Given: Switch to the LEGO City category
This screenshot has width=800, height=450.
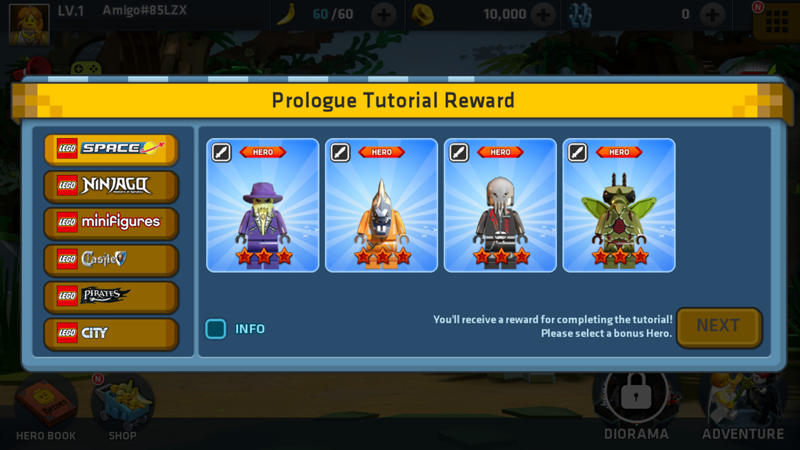Looking at the screenshot, I should click(111, 334).
